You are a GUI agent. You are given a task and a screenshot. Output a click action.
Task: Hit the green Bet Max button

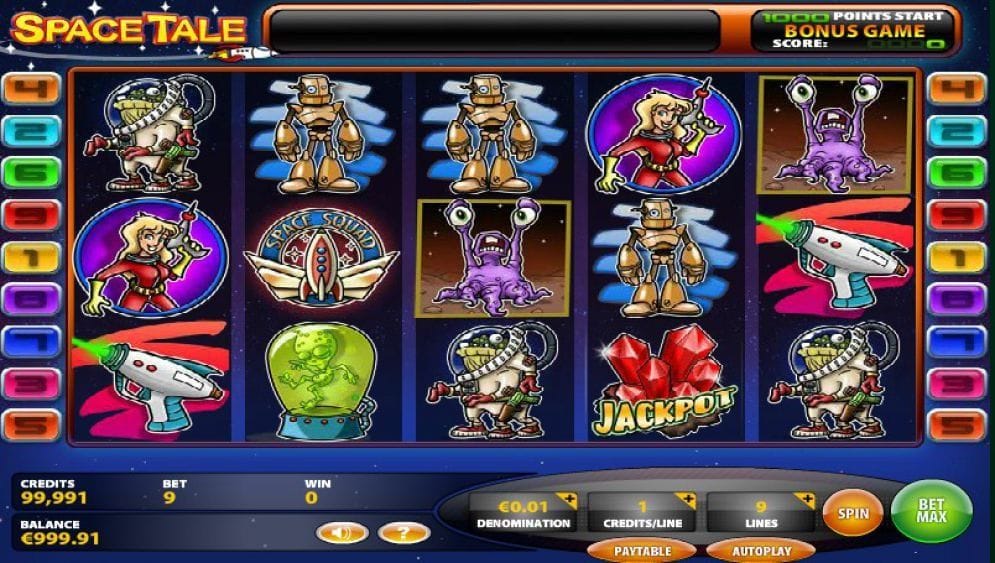931,512
